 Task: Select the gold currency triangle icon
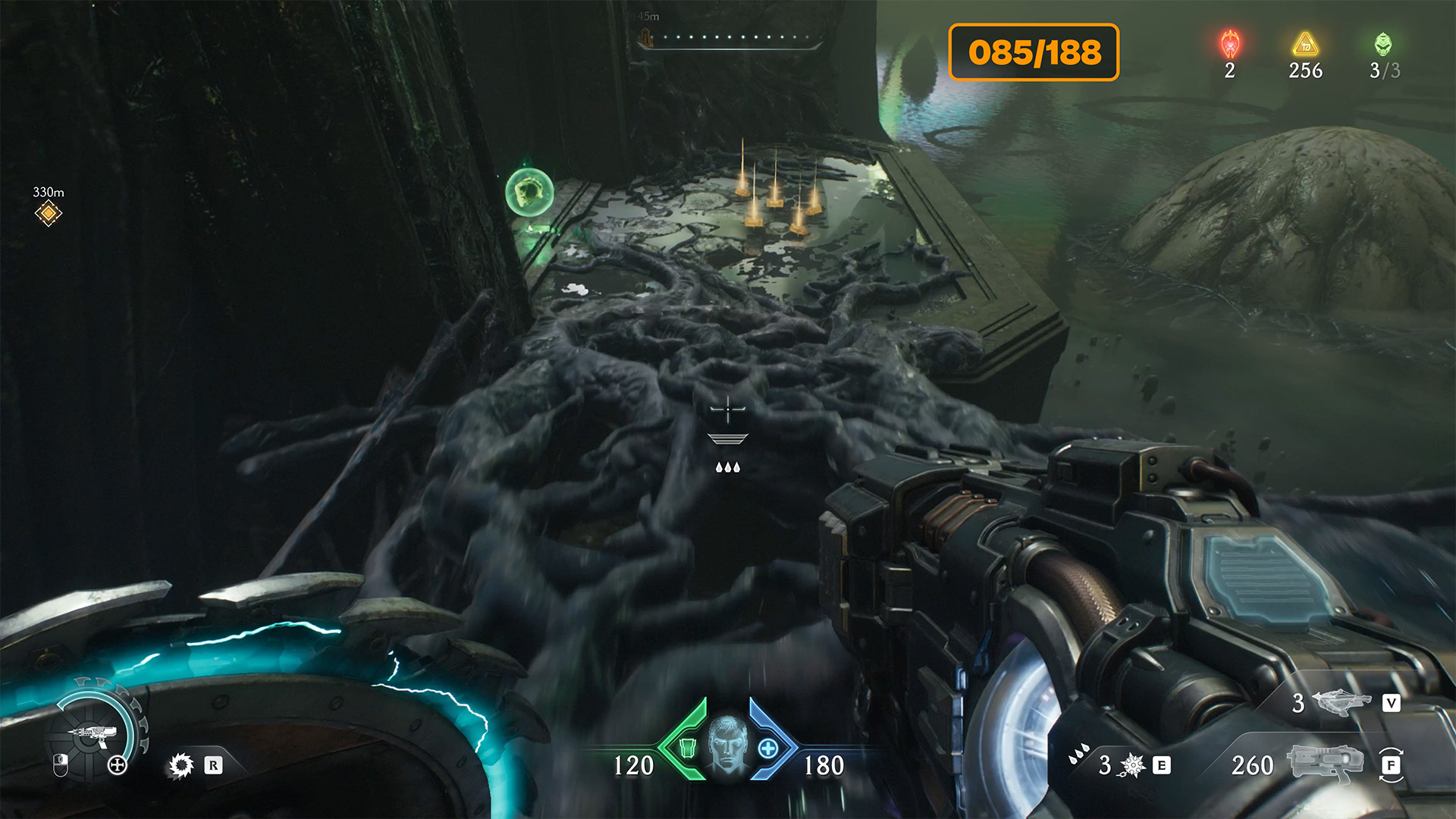[x=1305, y=45]
